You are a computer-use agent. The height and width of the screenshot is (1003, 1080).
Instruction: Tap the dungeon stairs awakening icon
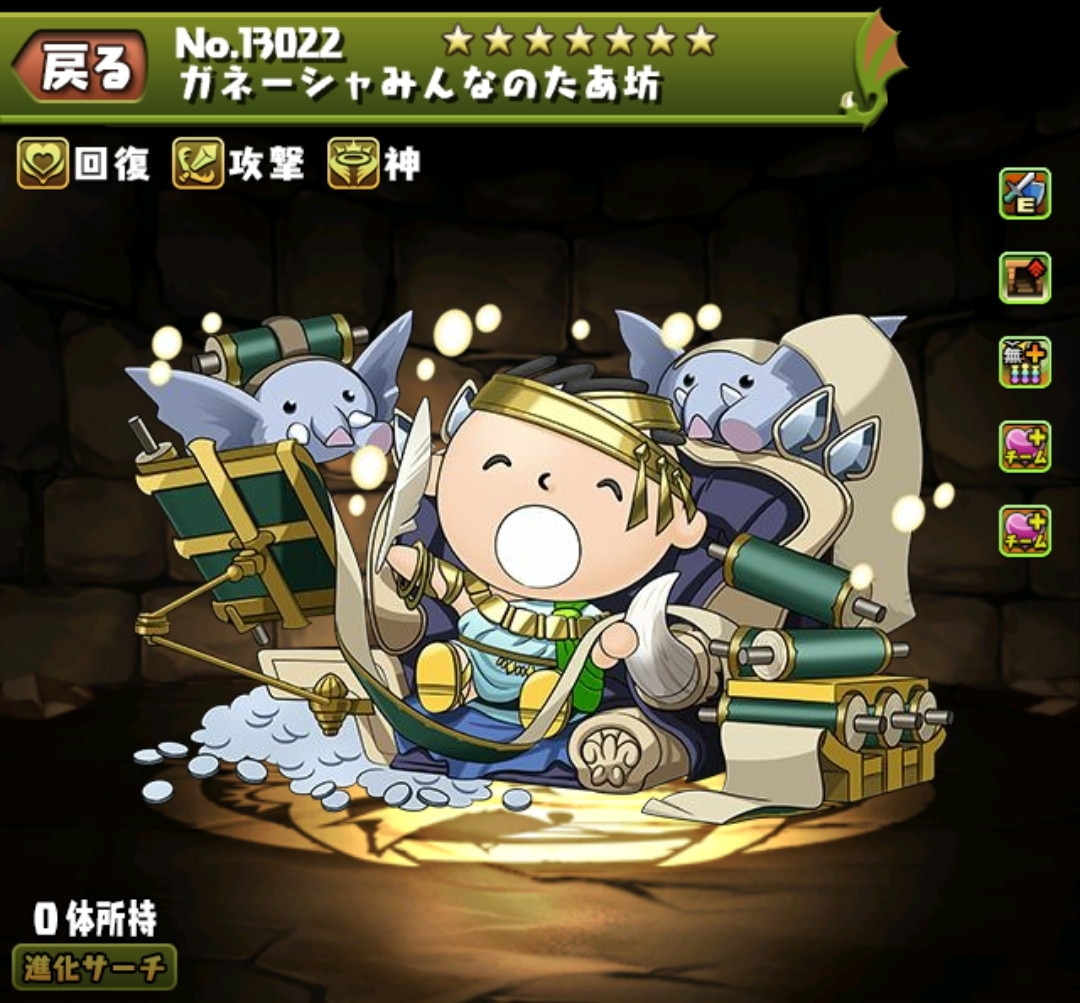tap(1024, 278)
